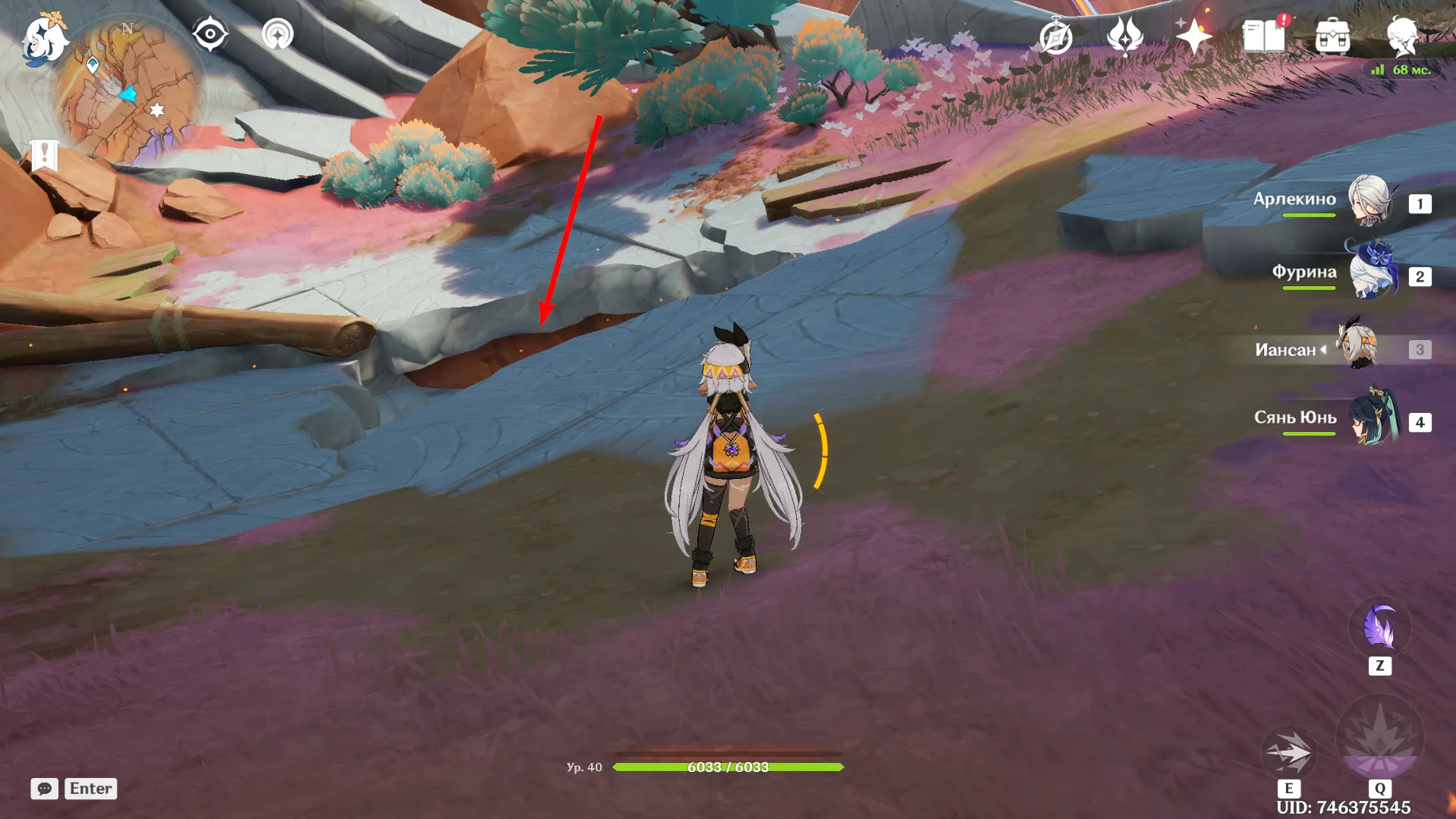
Task: Open the Wish four-point star icon
Action: 1193,36
